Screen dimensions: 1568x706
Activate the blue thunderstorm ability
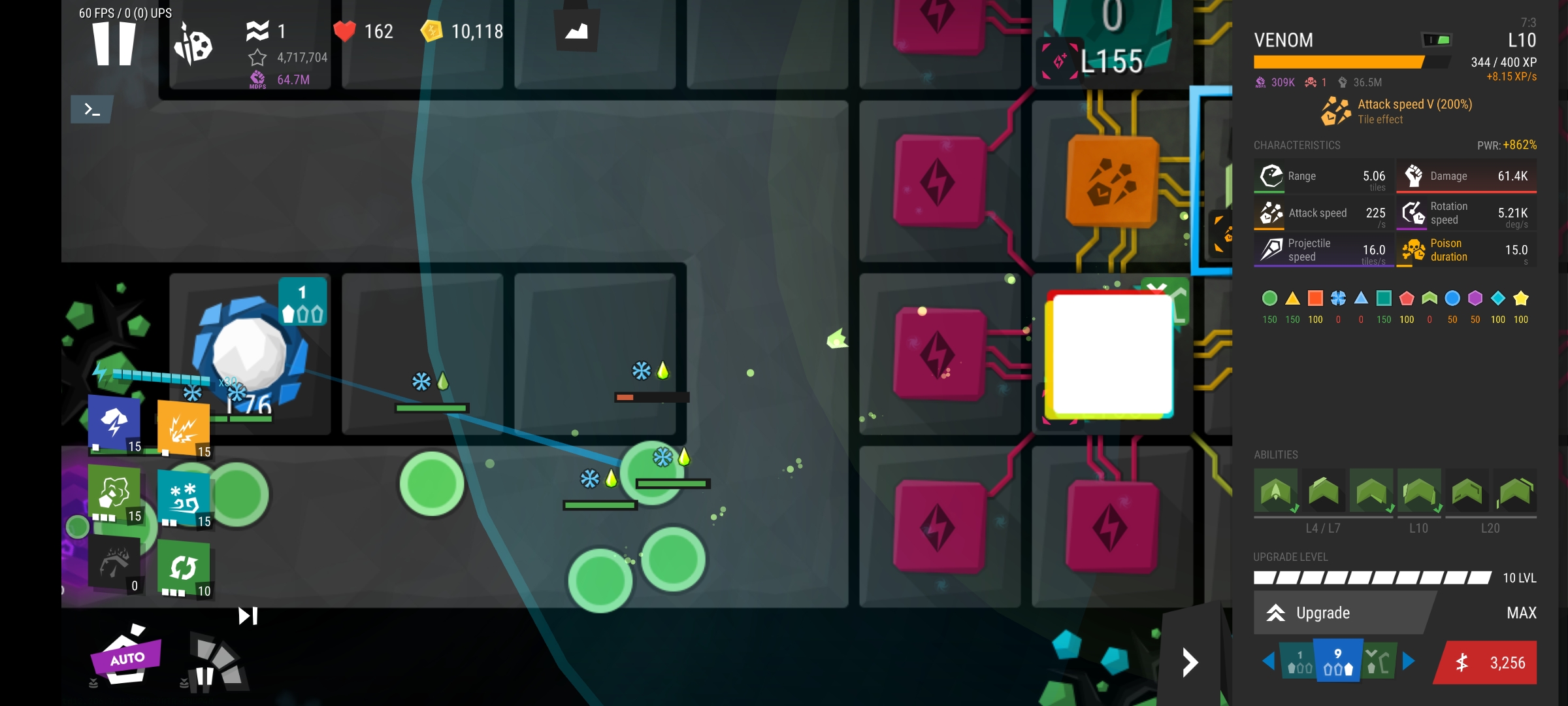(x=115, y=424)
